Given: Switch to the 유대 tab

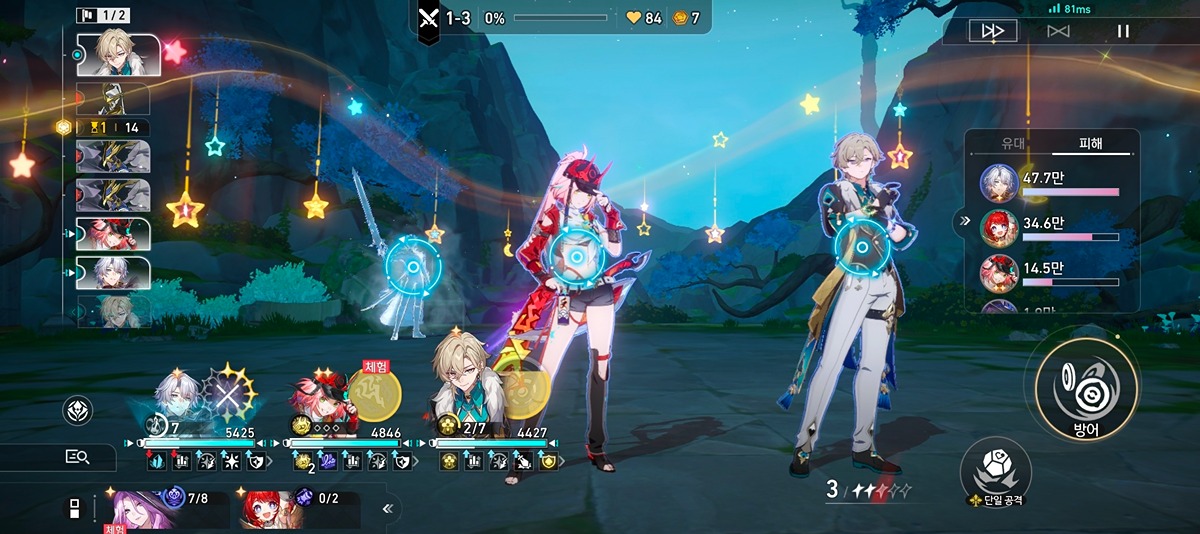Looking at the screenshot, I should (1013, 144).
